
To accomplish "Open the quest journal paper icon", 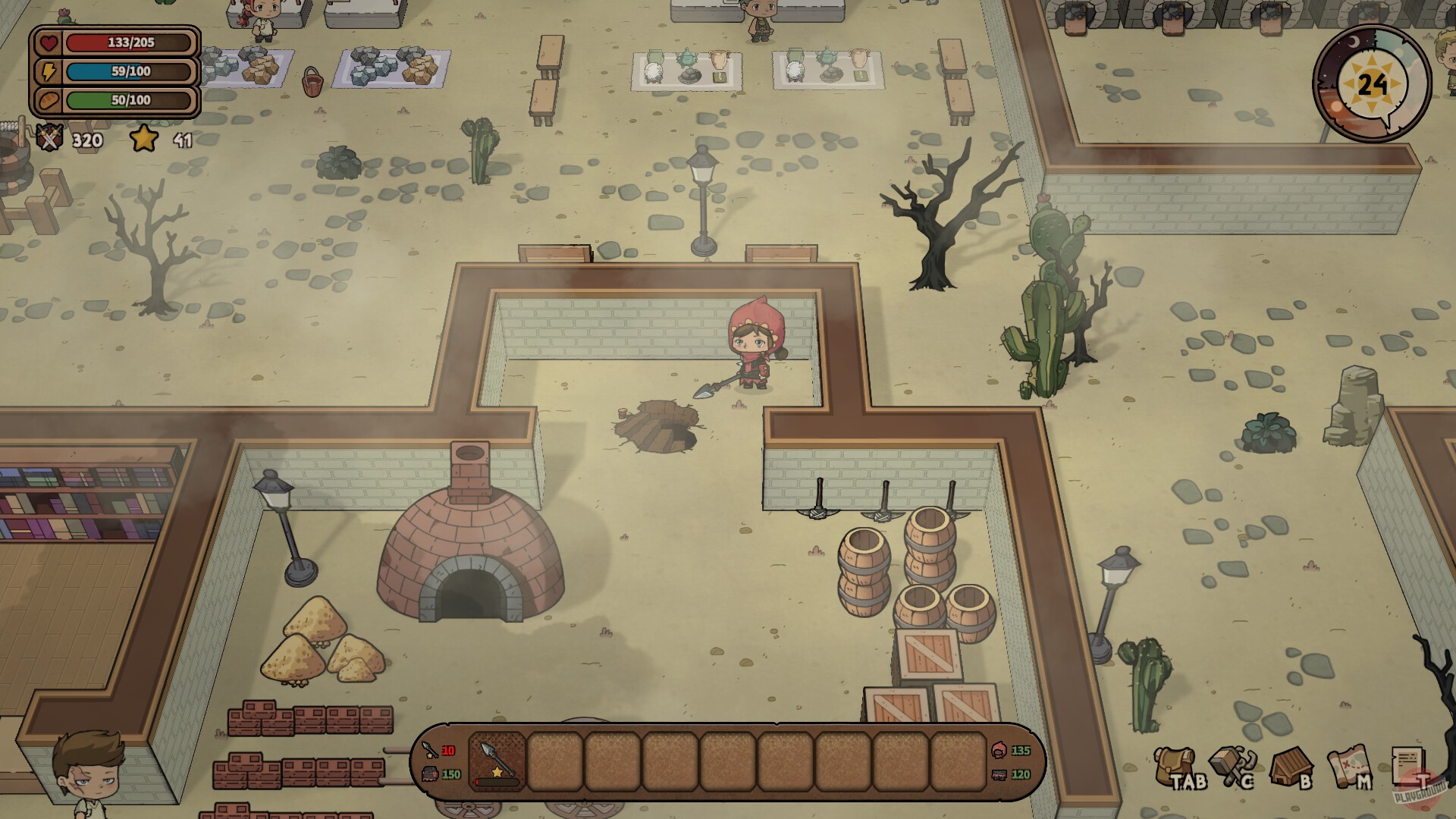I will coord(1409,764).
